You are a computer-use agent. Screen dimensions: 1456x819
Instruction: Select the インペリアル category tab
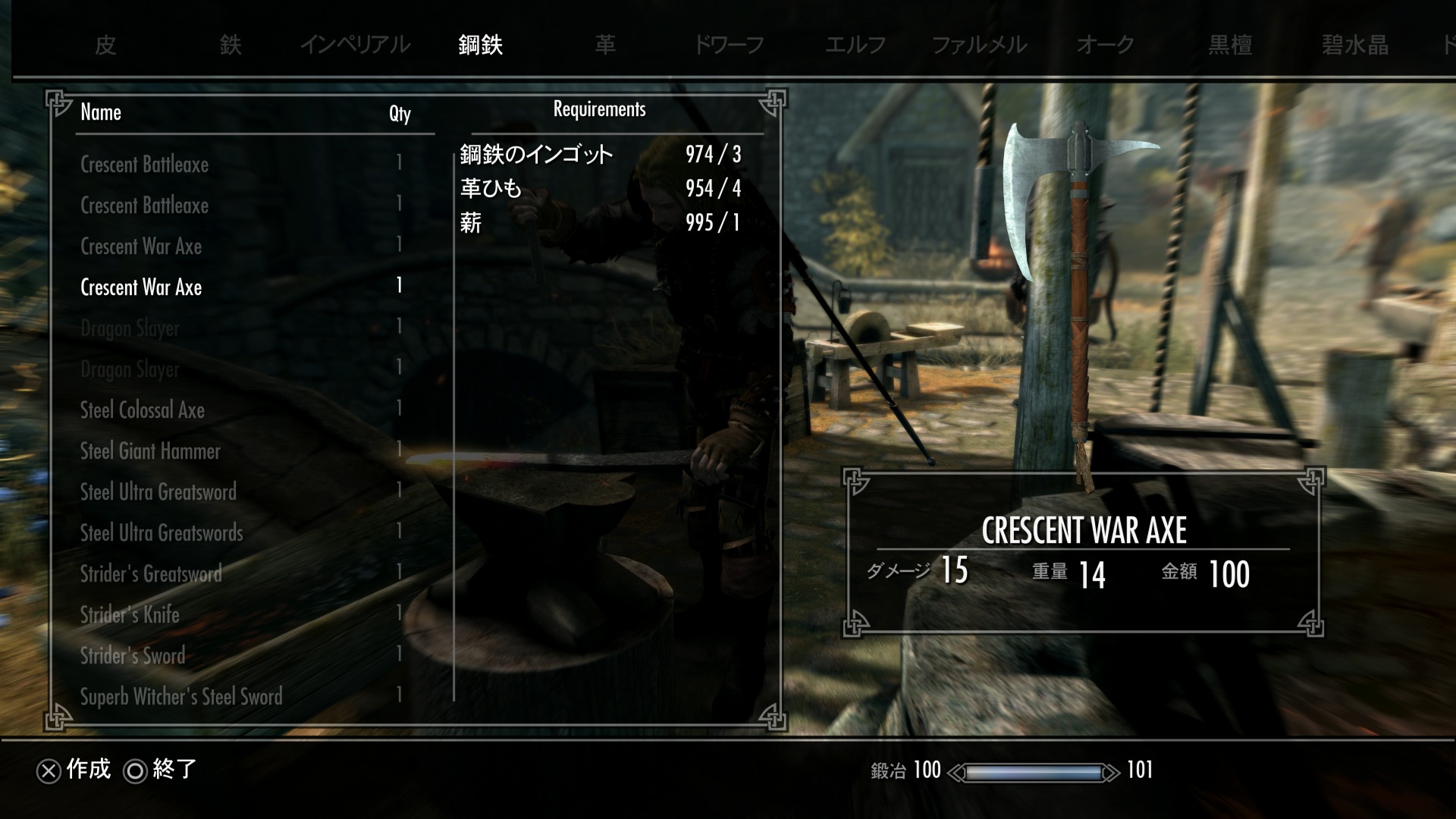(x=355, y=45)
